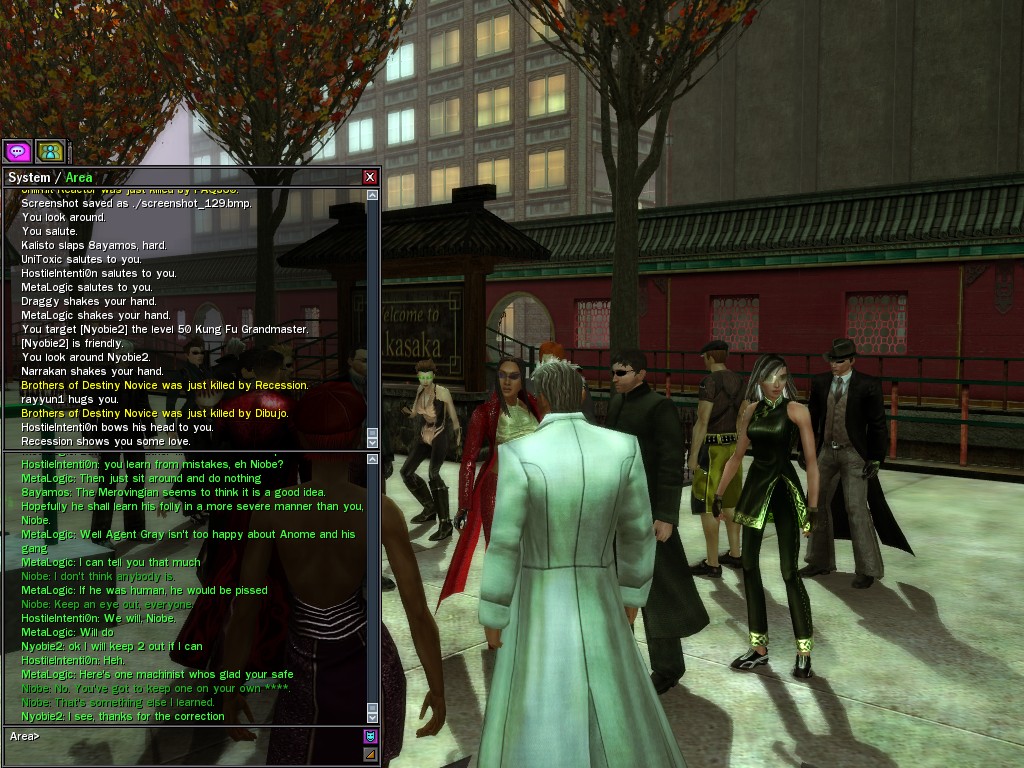Close the System / Area chat window
The height and width of the screenshot is (768, 1024).
[x=370, y=177]
